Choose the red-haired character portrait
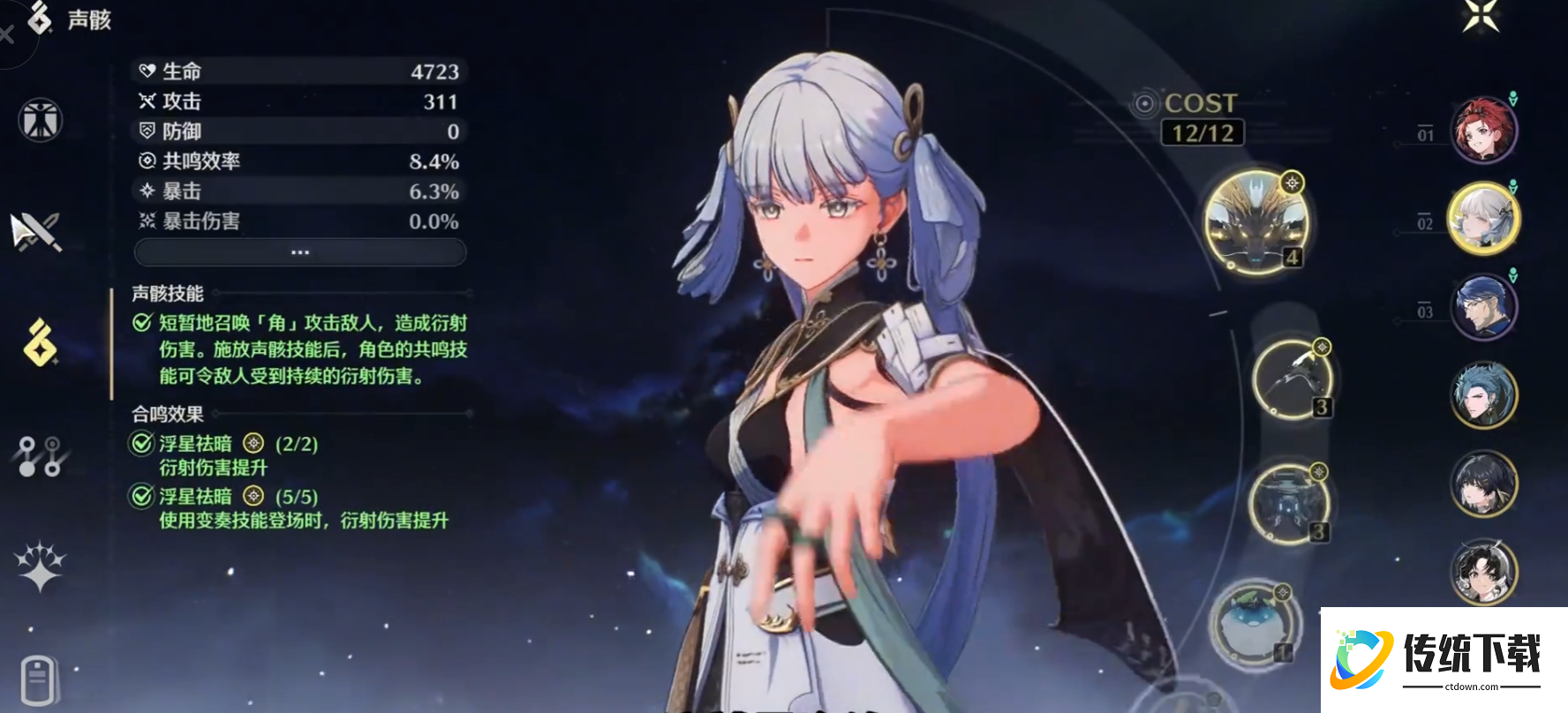The height and width of the screenshot is (713, 1568). (1484, 131)
